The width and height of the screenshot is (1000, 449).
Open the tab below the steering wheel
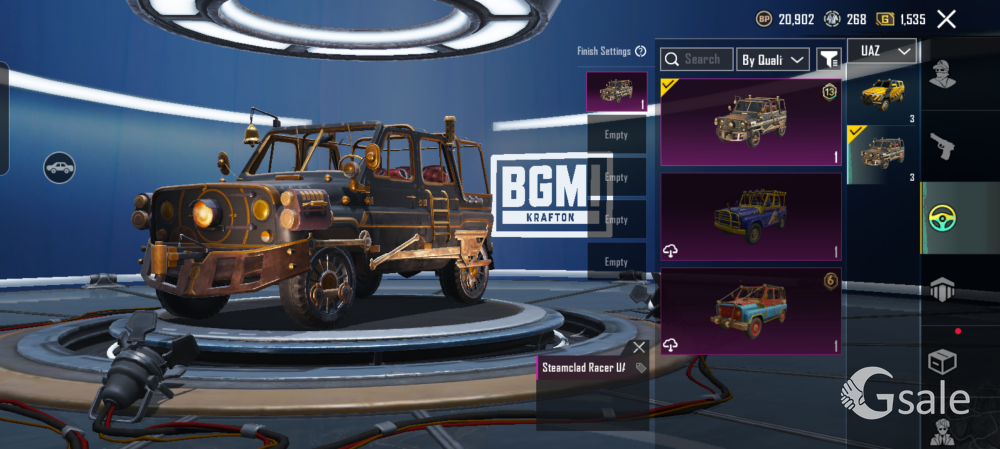click(941, 289)
